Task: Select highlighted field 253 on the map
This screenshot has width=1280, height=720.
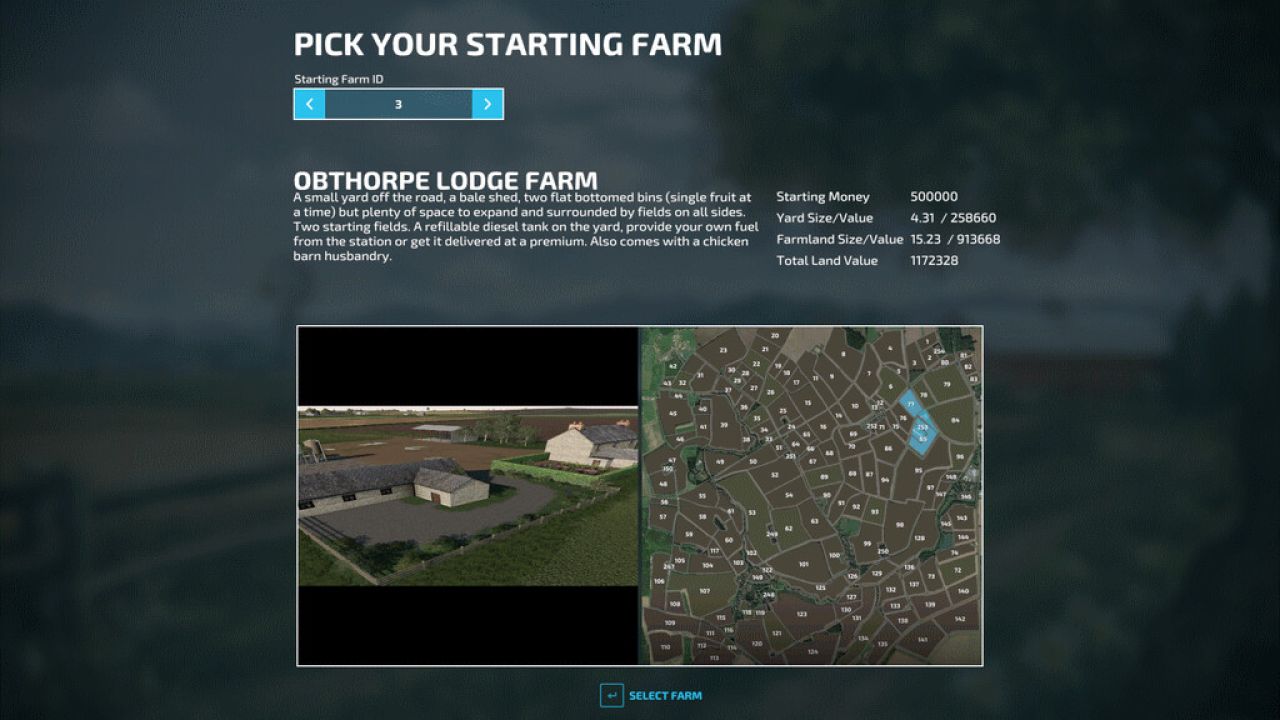Action: pyautogui.click(x=922, y=427)
